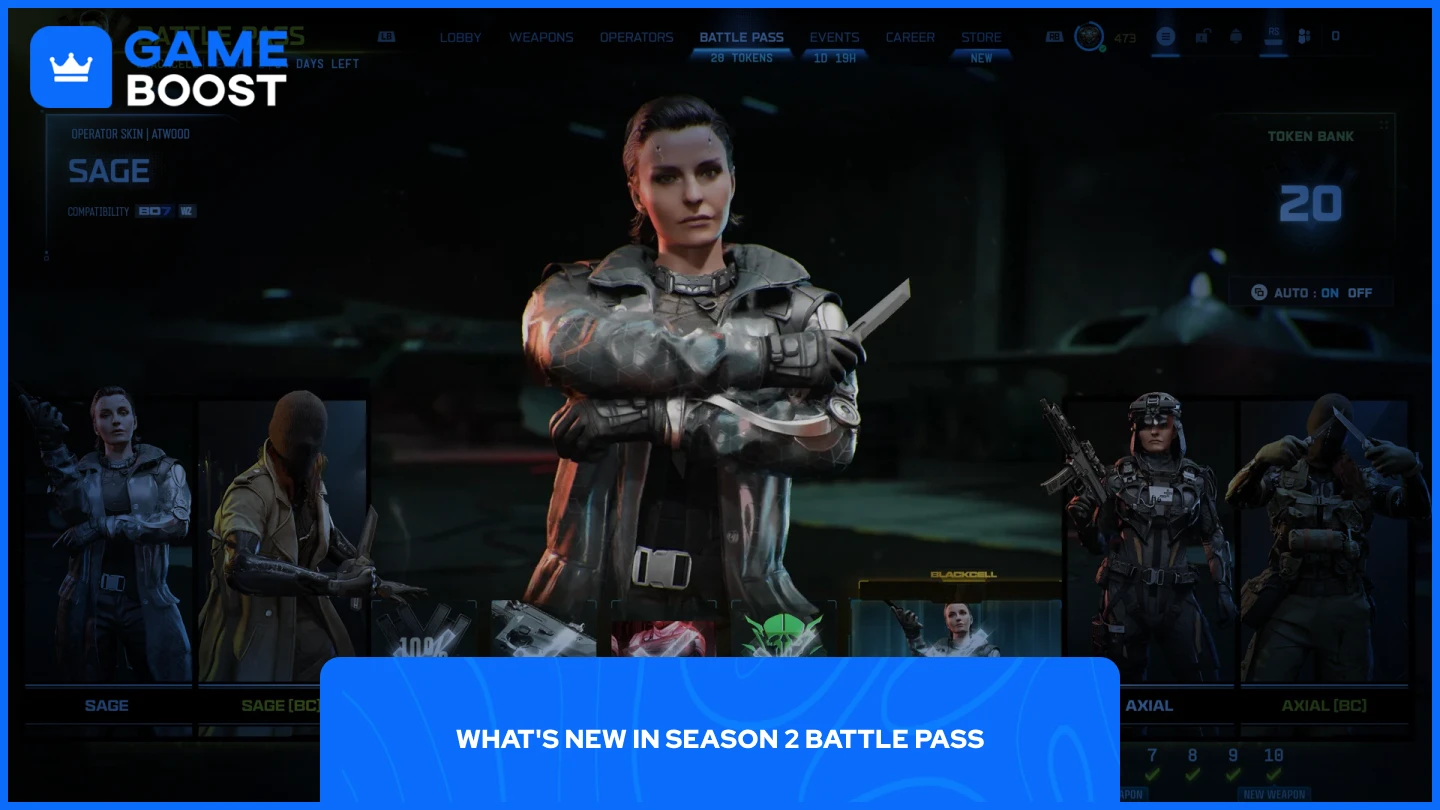Screen dimensions: 1440x810
Task: Click the LB page-back chevron near Battle Pass
Action: pyautogui.click(x=387, y=36)
